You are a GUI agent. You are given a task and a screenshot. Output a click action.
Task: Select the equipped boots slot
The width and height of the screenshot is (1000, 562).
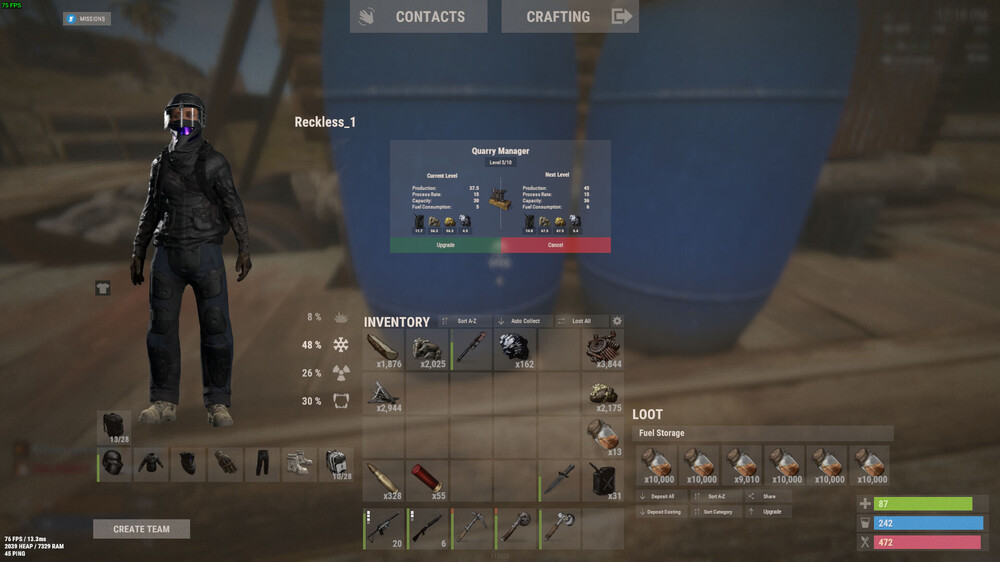point(299,464)
